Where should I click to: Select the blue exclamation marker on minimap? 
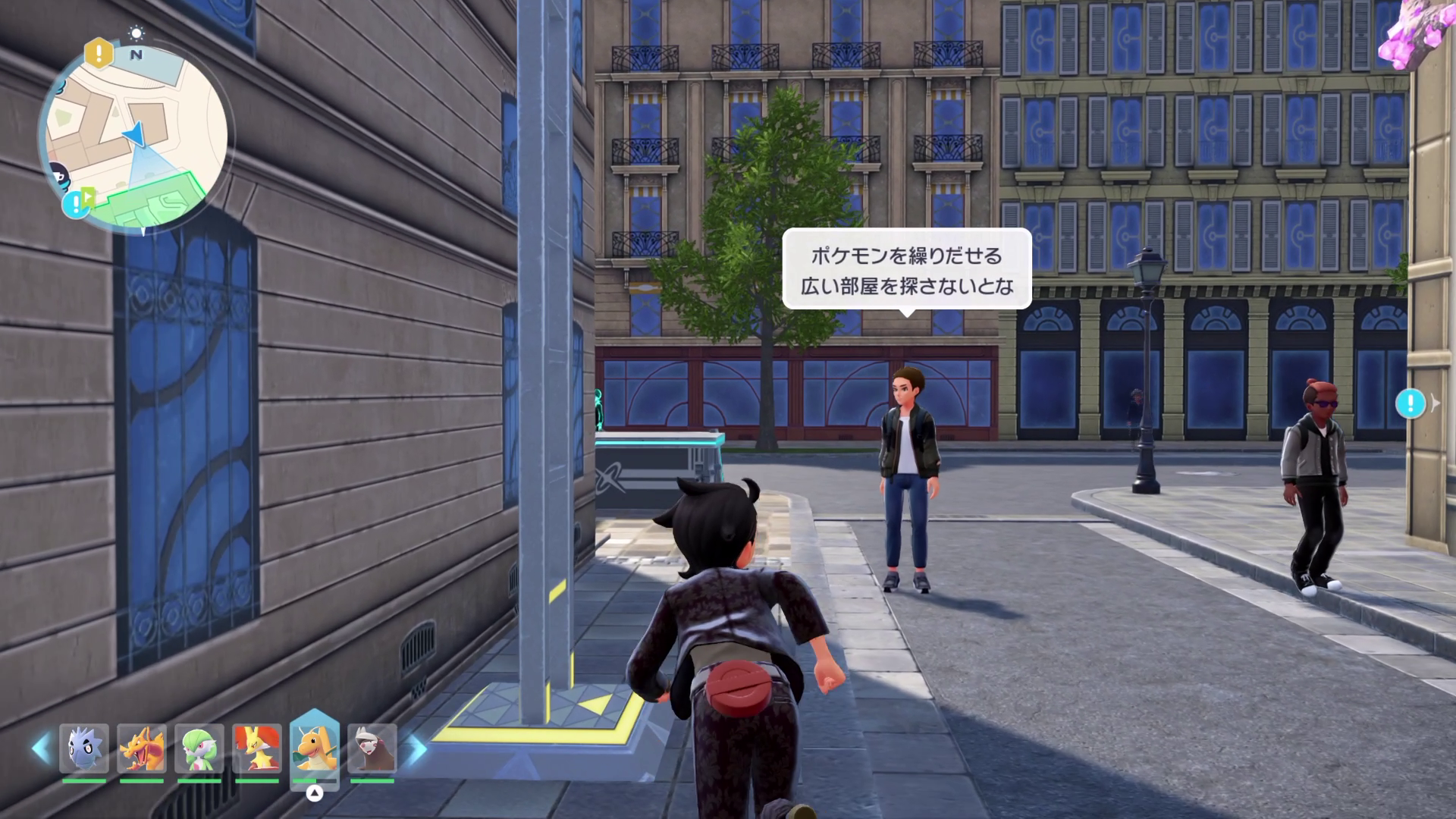click(74, 204)
